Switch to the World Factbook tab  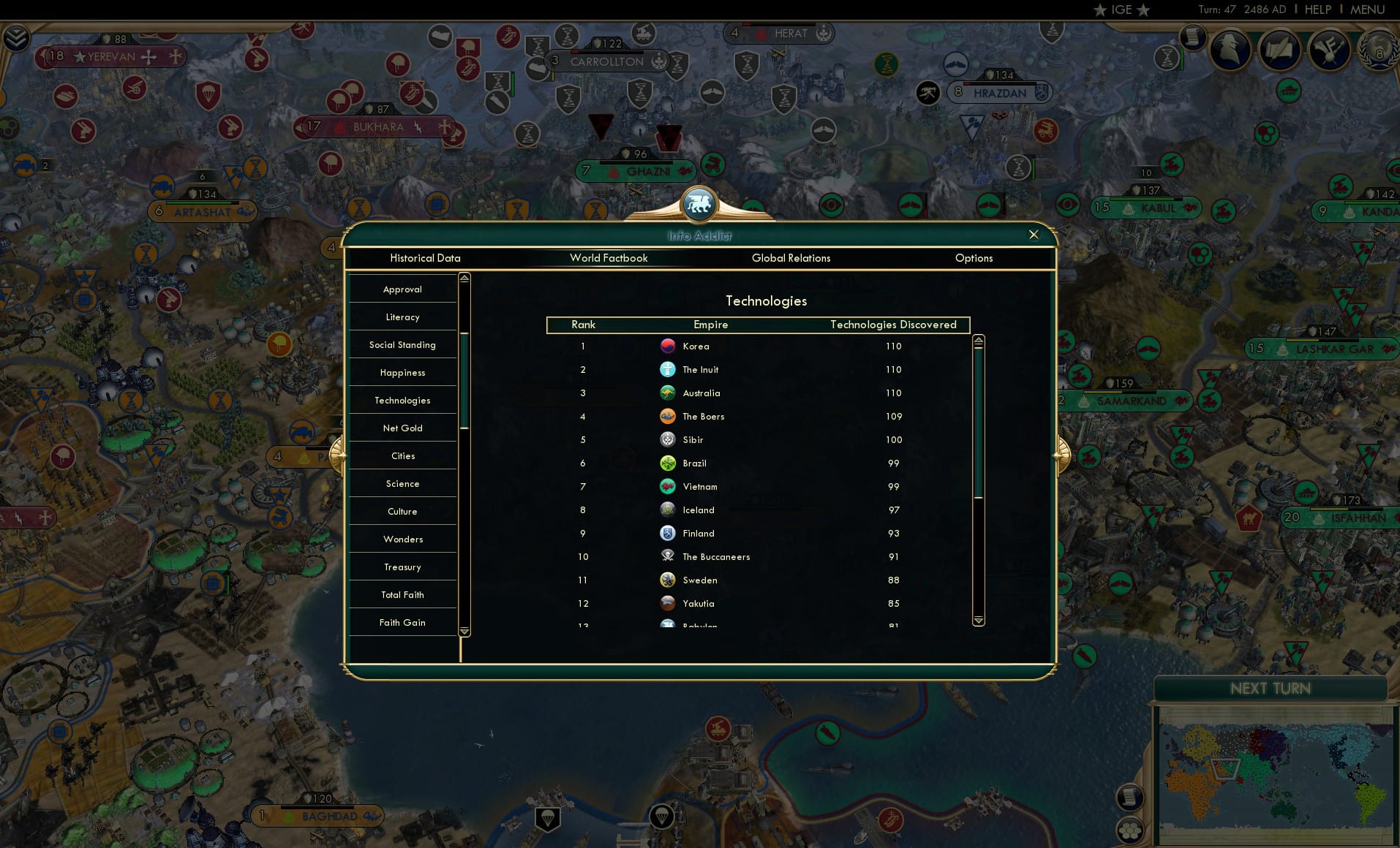pyautogui.click(x=609, y=258)
